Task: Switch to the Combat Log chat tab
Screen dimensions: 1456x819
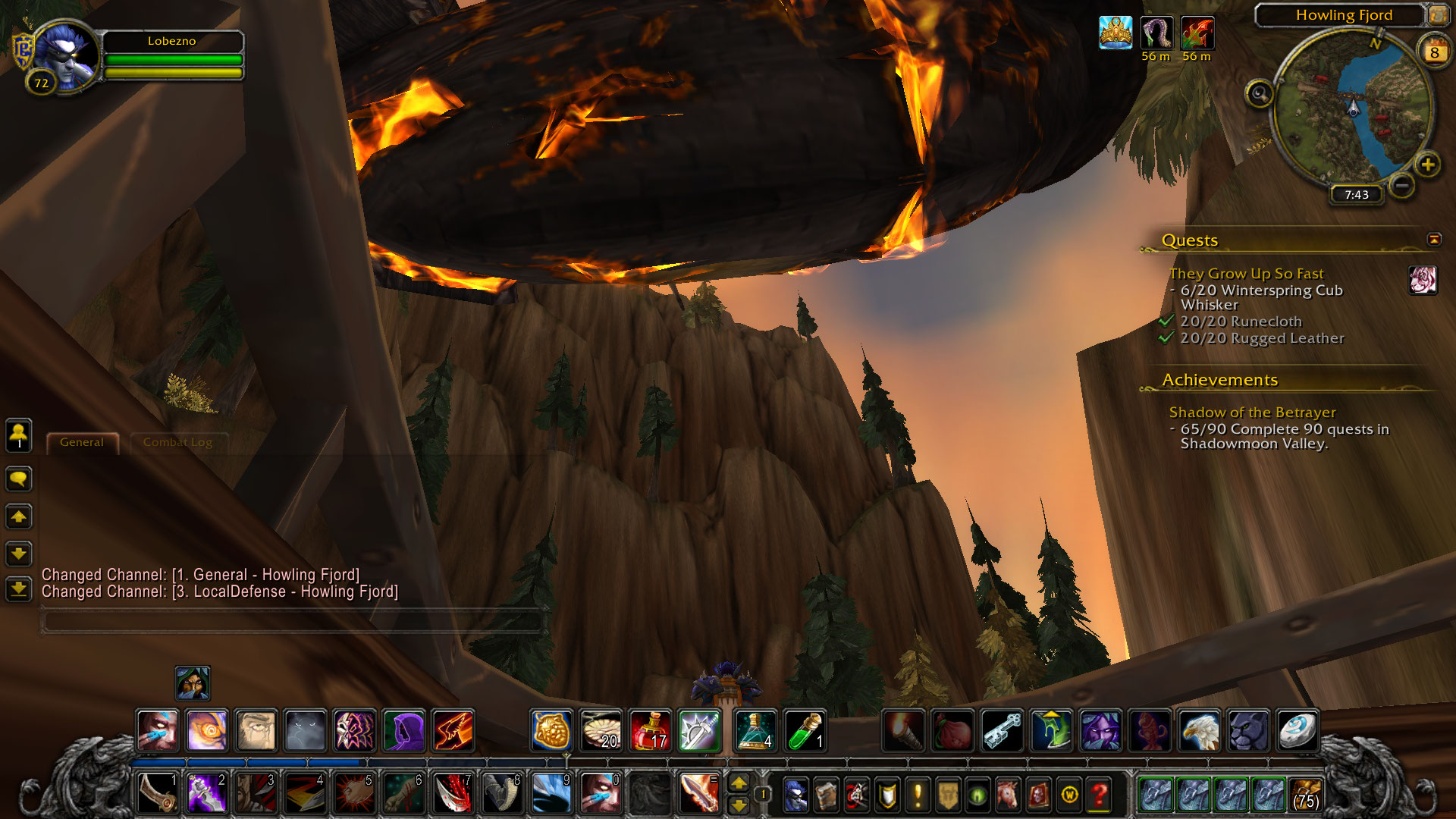Action: point(177,442)
